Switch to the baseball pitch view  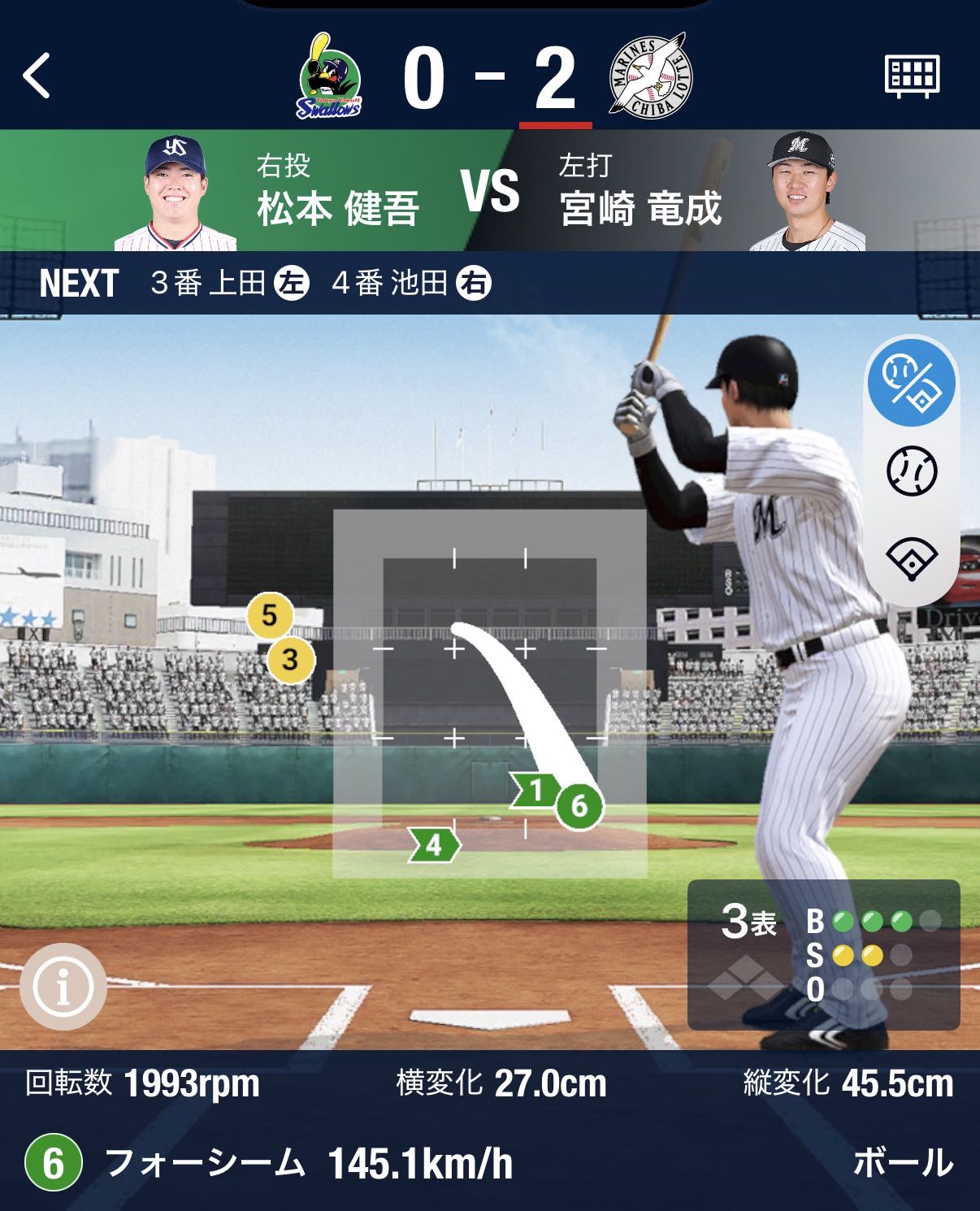tap(912, 471)
